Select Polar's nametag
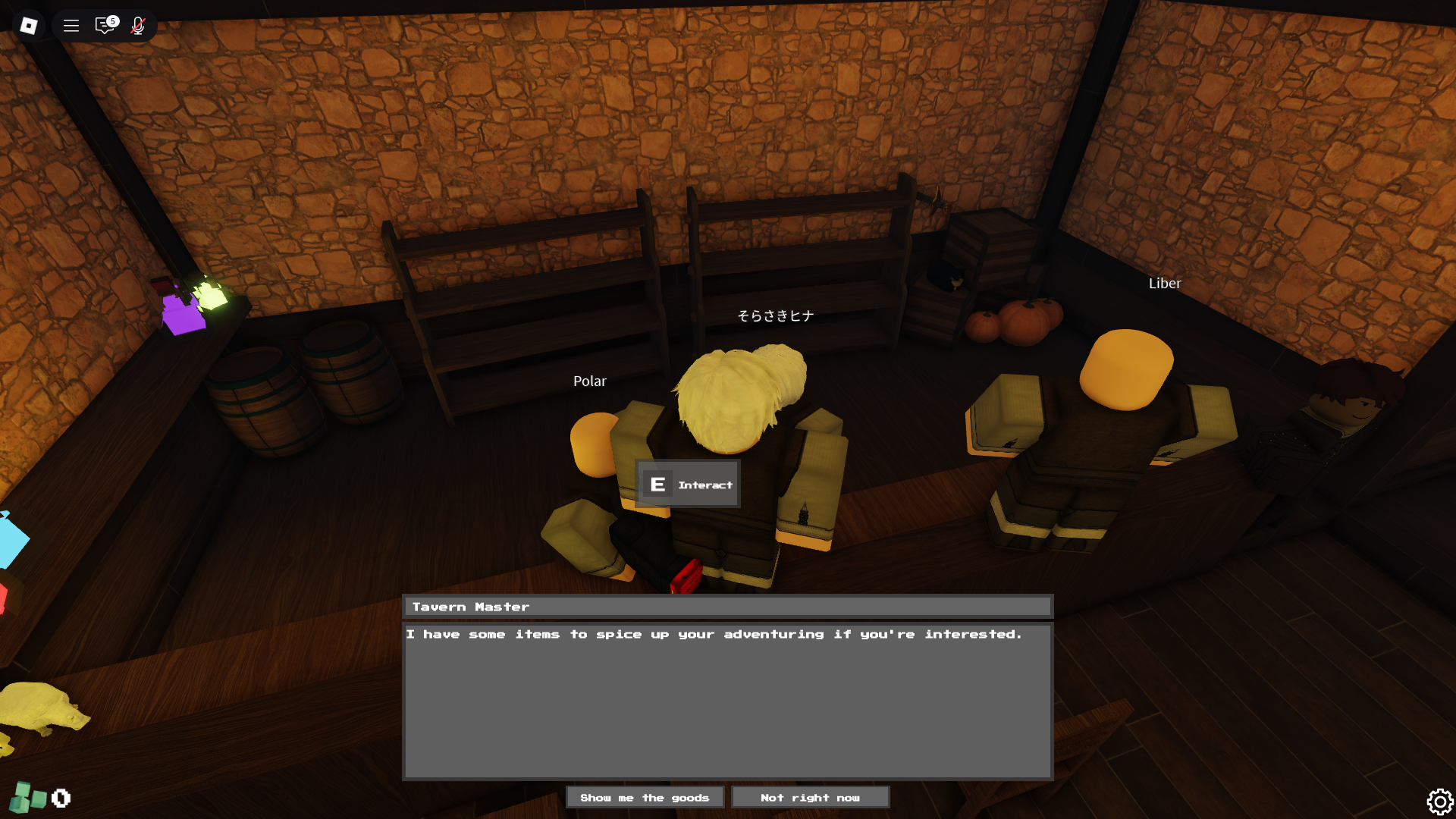Viewport: 1456px width, 819px height. tap(590, 381)
